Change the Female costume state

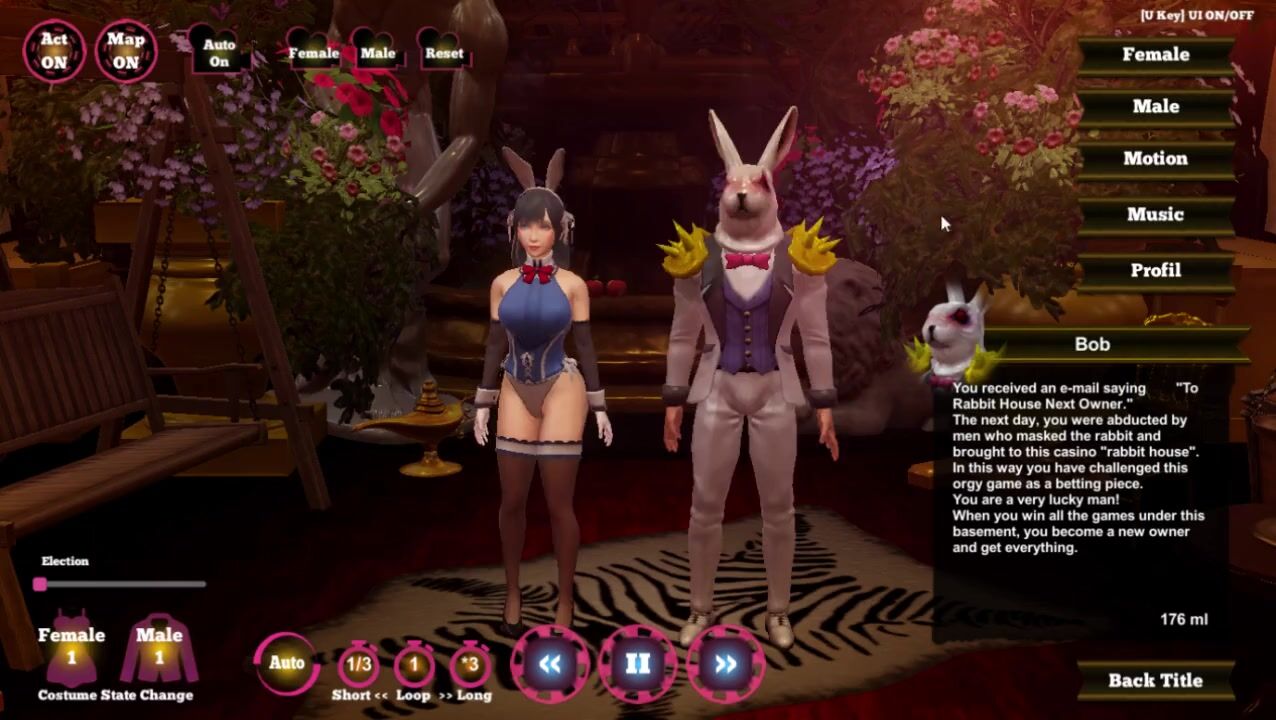click(71, 647)
